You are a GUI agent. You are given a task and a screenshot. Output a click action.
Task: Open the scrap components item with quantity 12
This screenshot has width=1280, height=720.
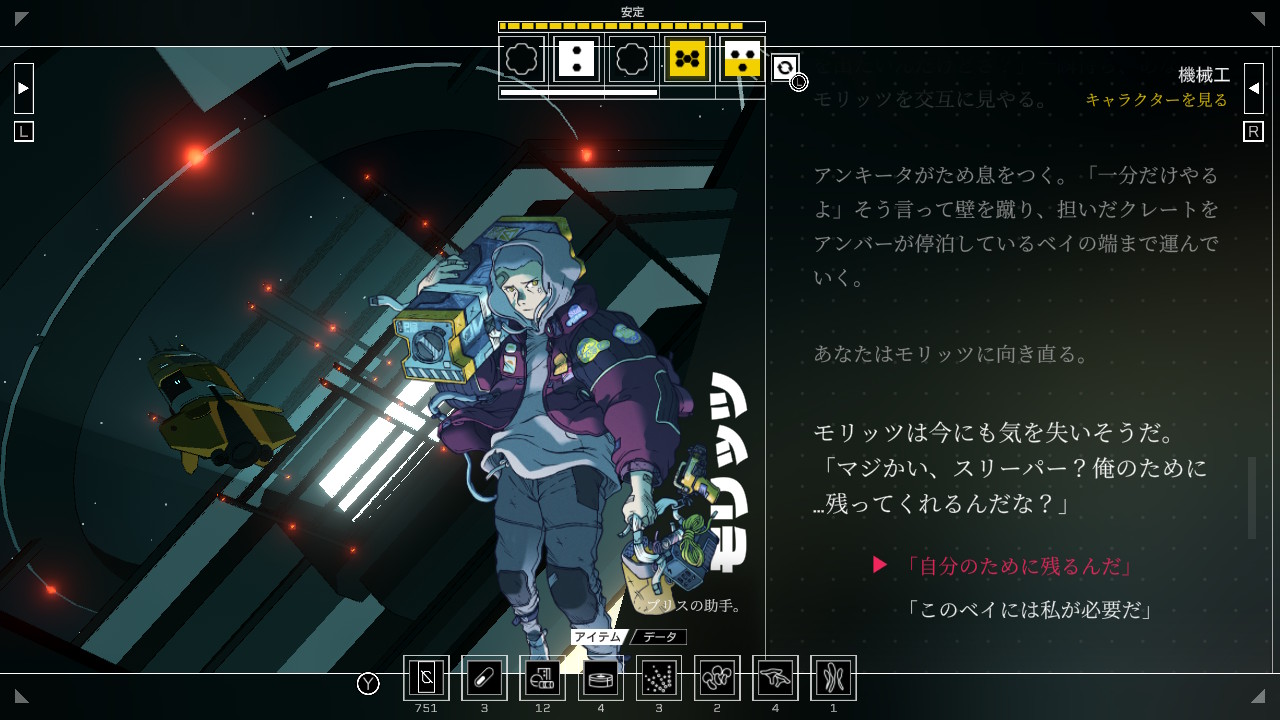(542, 678)
